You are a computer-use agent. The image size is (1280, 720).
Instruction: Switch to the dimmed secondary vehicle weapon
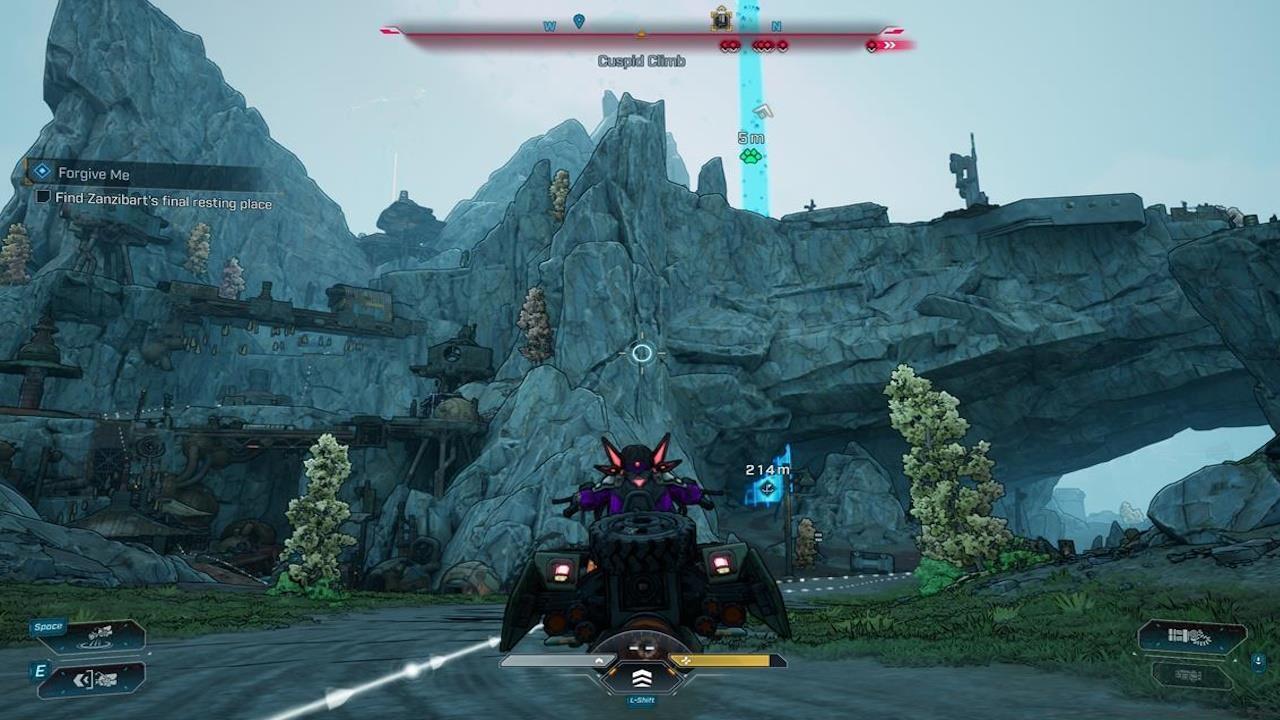click(1191, 673)
